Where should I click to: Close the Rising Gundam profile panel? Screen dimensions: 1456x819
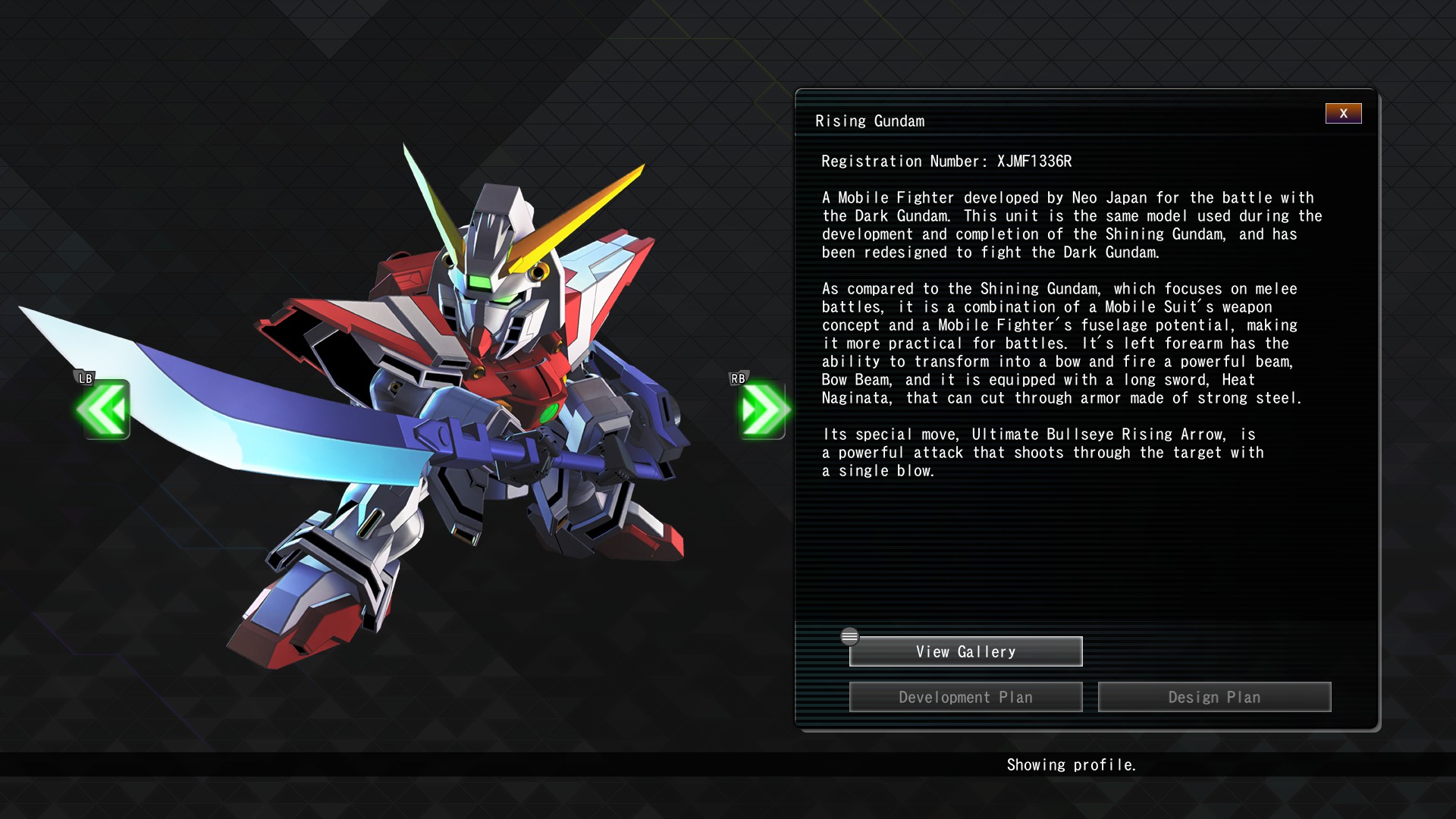click(x=1343, y=114)
